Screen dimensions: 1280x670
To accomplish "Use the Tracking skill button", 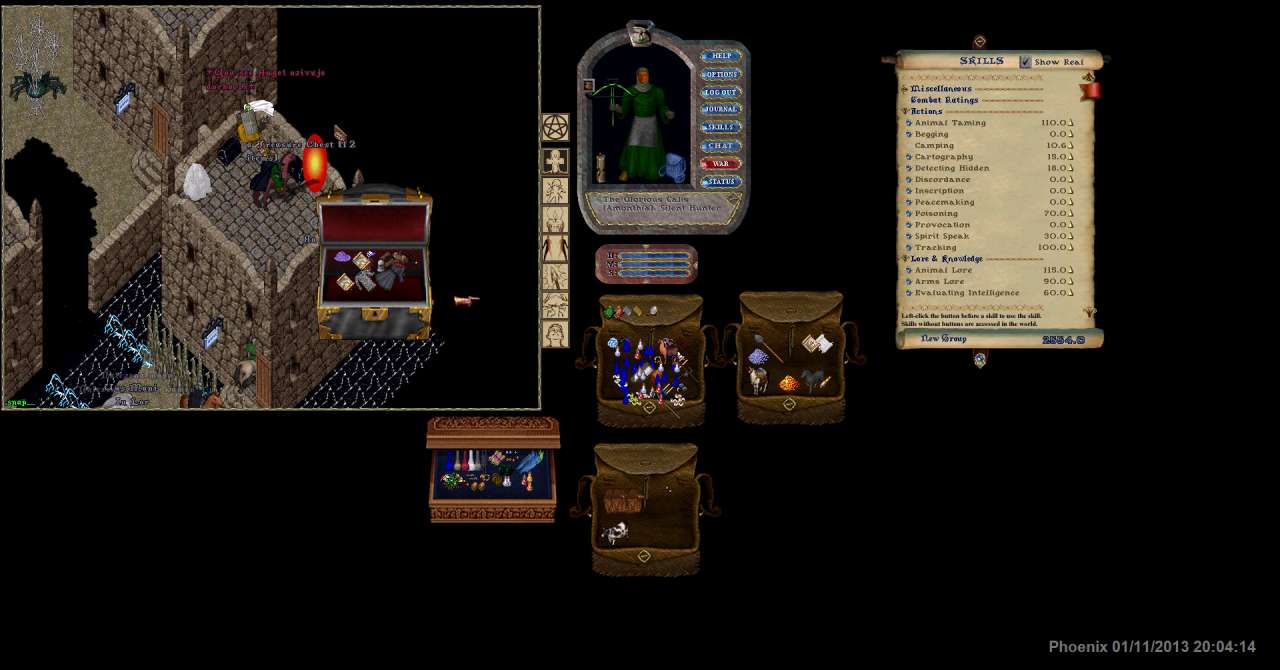I will pos(909,248).
